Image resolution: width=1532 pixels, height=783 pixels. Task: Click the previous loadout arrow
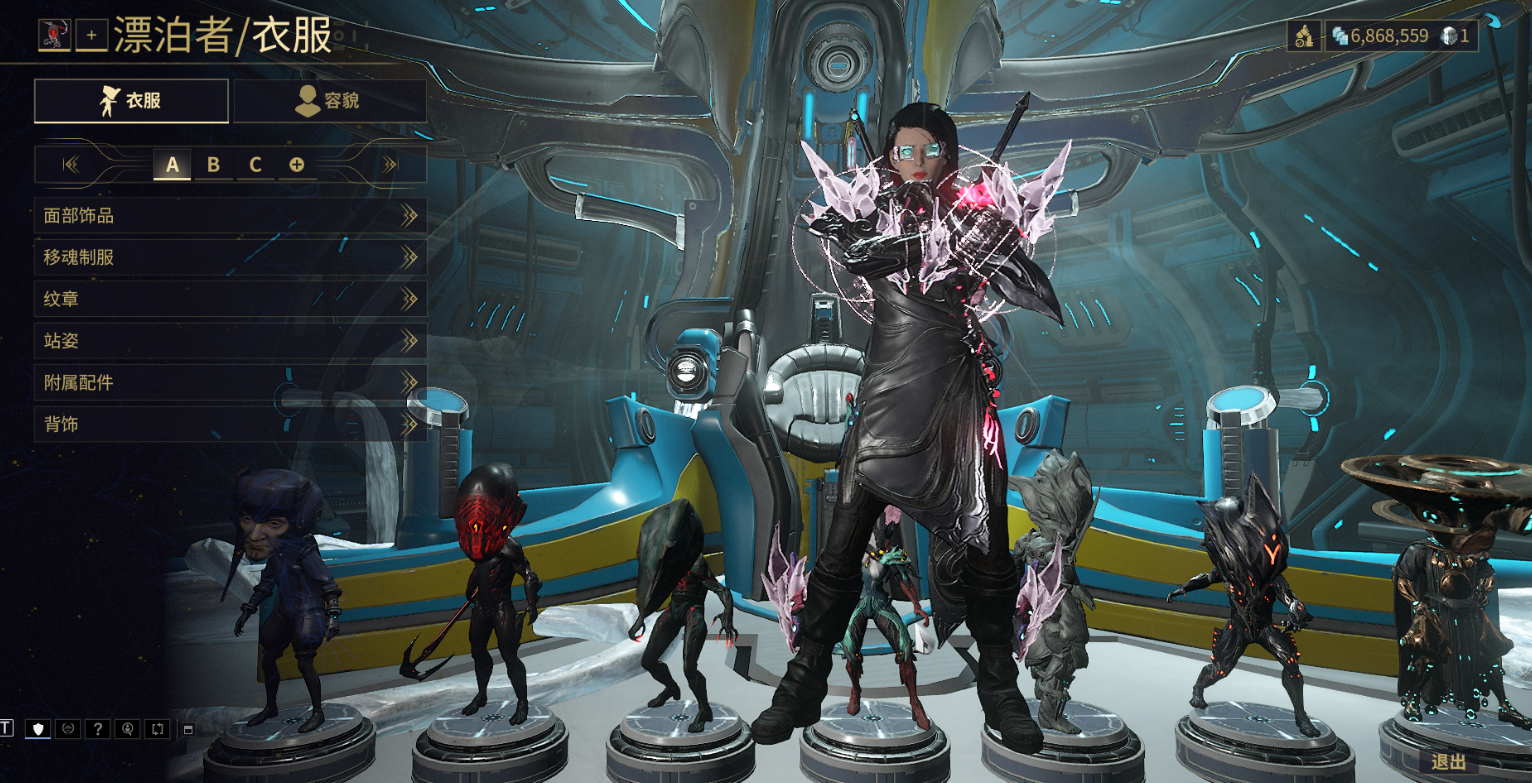tap(71, 165)
